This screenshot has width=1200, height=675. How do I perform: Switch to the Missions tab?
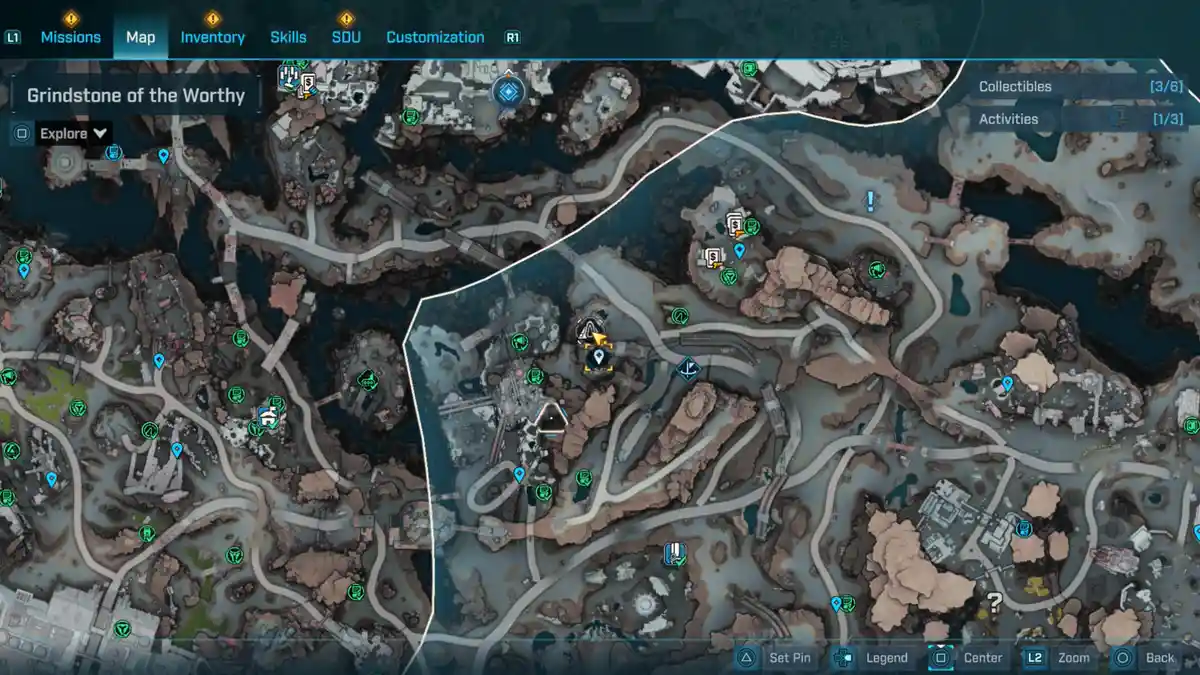pyautogui.click(x=70, y=37)
